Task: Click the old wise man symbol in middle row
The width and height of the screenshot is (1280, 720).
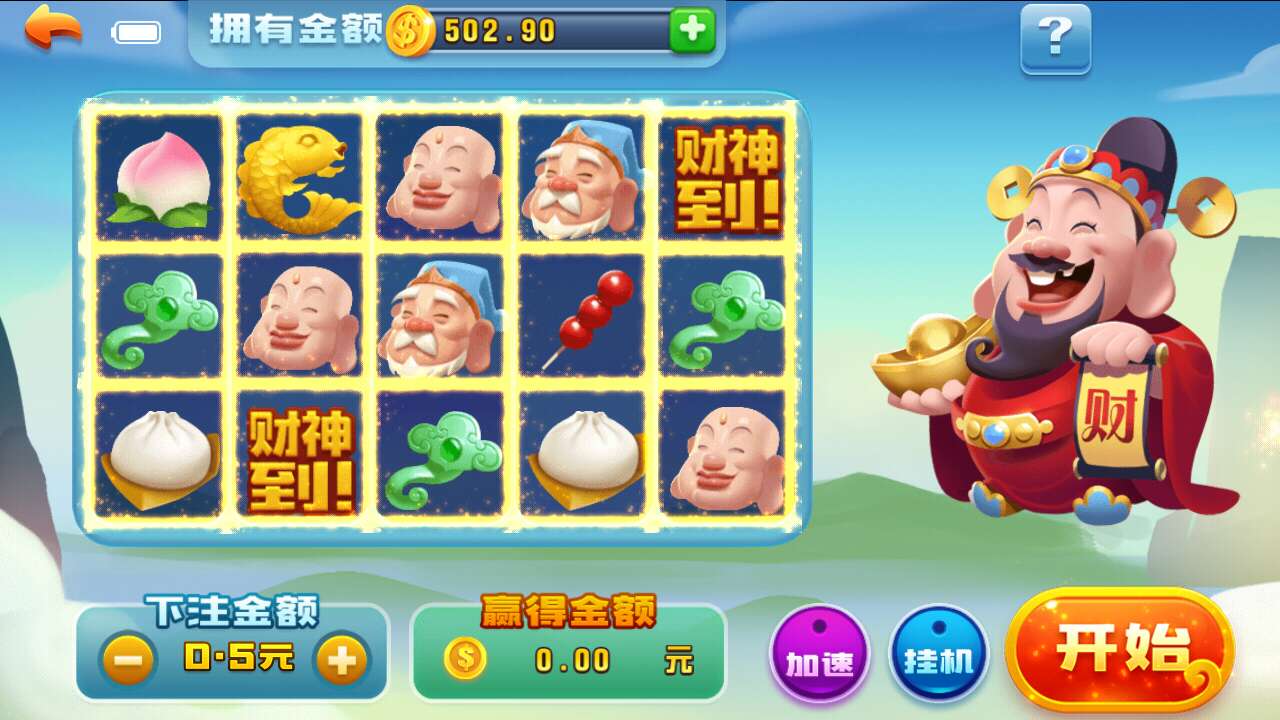Action: (x=442, y=315)
